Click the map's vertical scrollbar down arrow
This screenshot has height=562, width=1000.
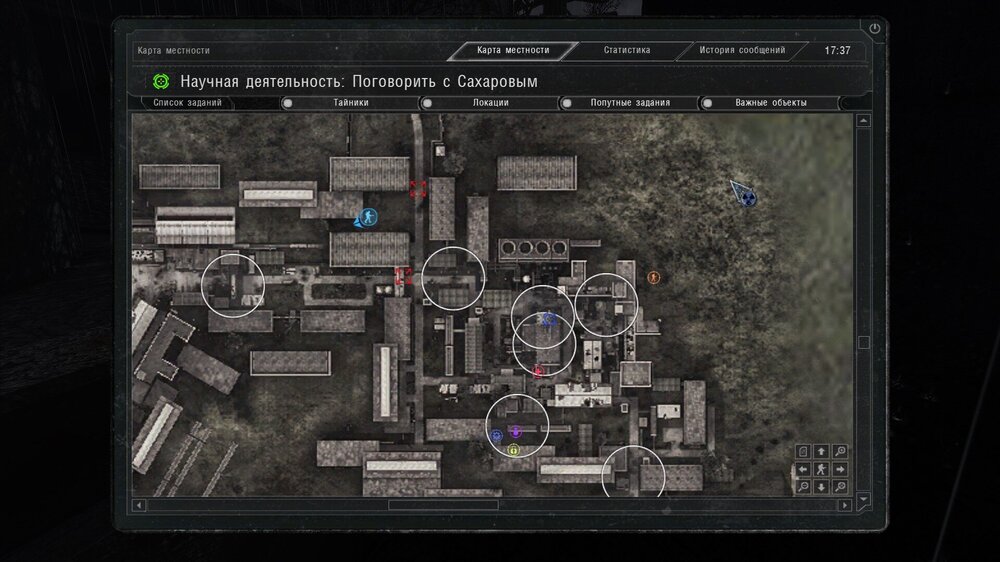click(x=864, y=499)
